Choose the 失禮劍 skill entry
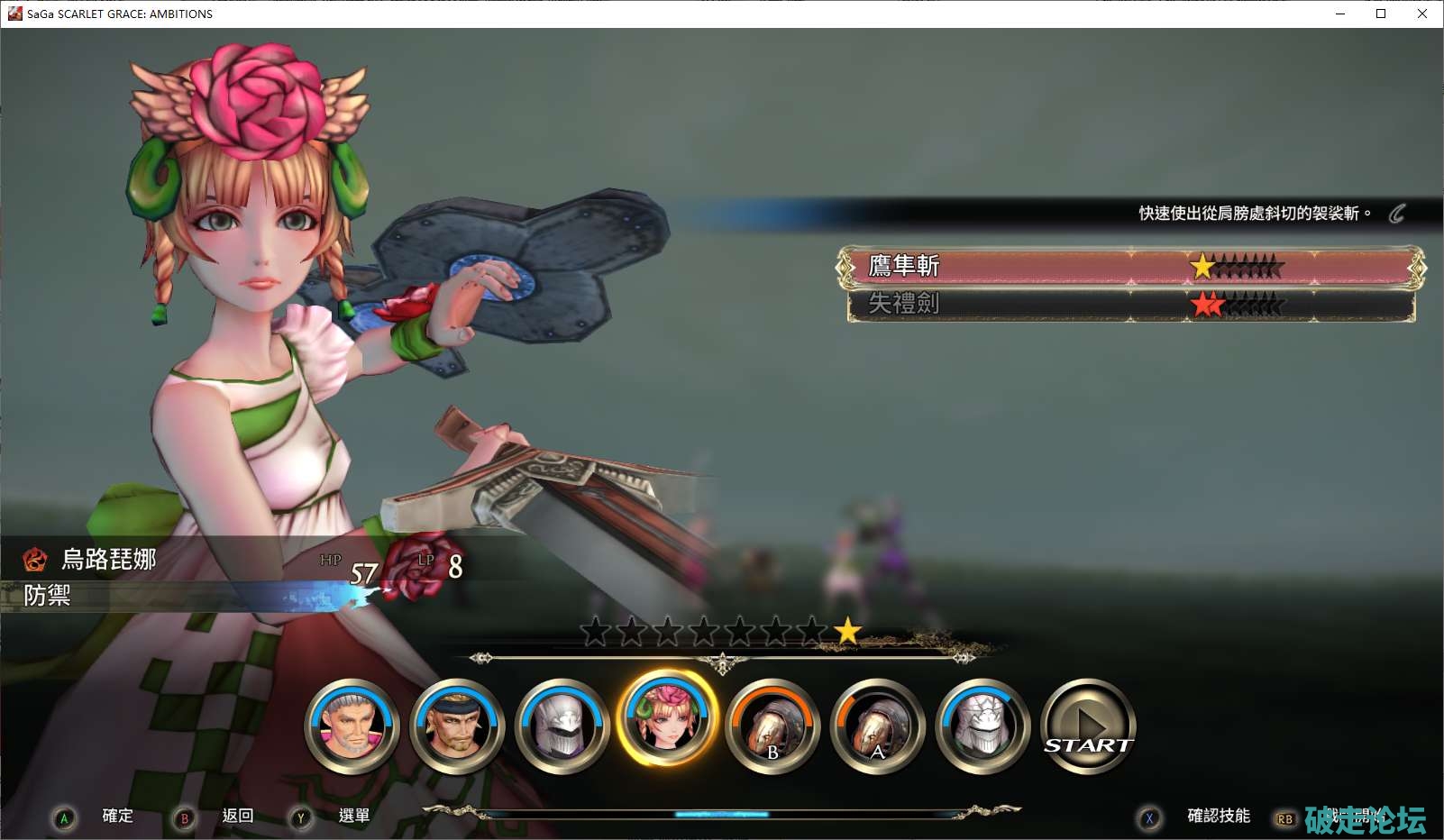The height and width of the screenshot is (840, 1444). pyautogui.click(x=1127, y=305)
